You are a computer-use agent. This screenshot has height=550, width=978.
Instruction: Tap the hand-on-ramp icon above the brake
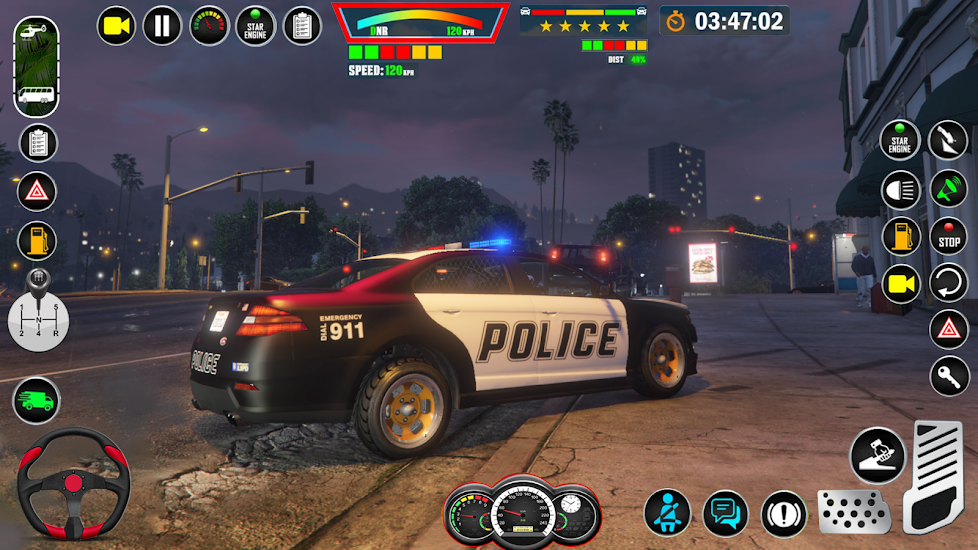click(877, 455)
